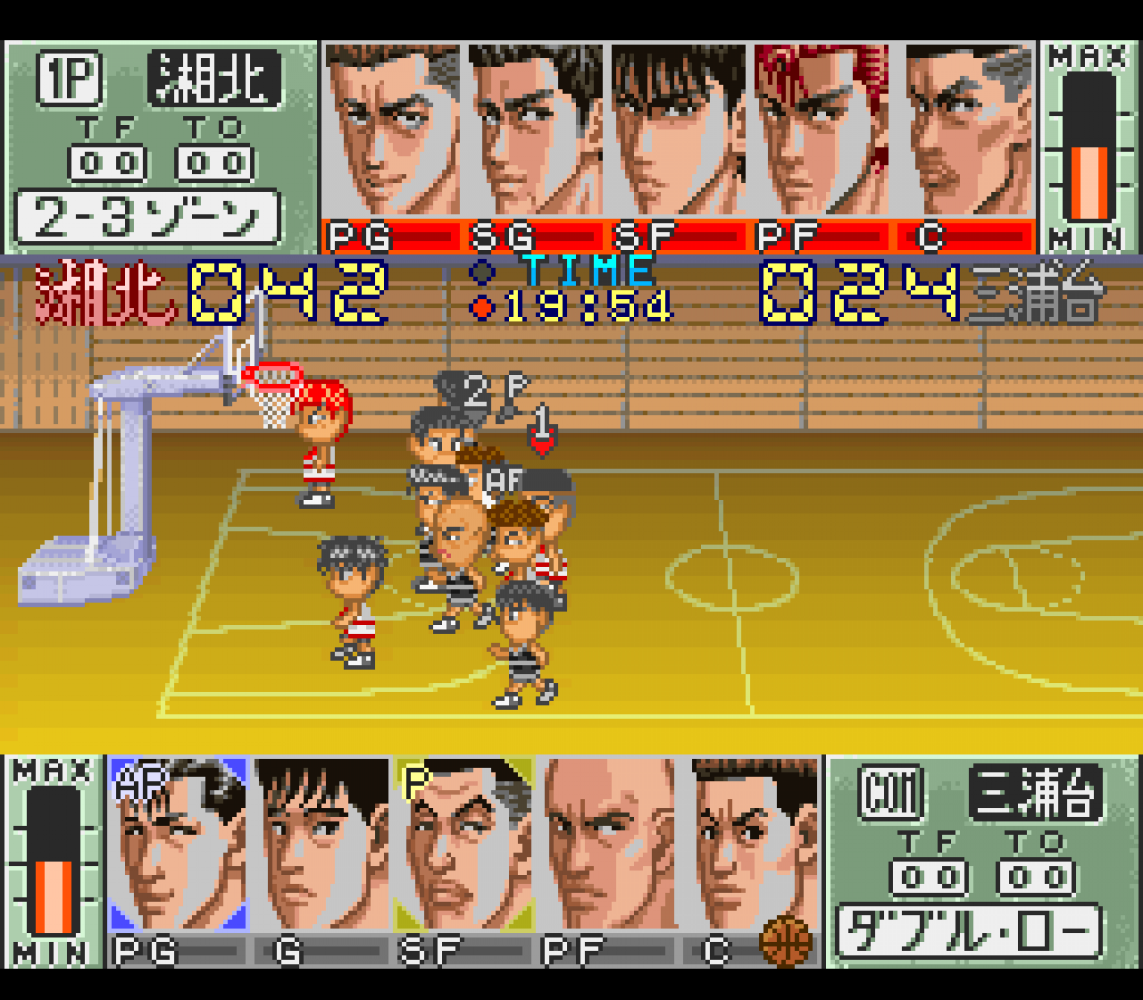
Task: Change the 2-3ゾーン defense tactic
Action: click(x=147, y=217)
